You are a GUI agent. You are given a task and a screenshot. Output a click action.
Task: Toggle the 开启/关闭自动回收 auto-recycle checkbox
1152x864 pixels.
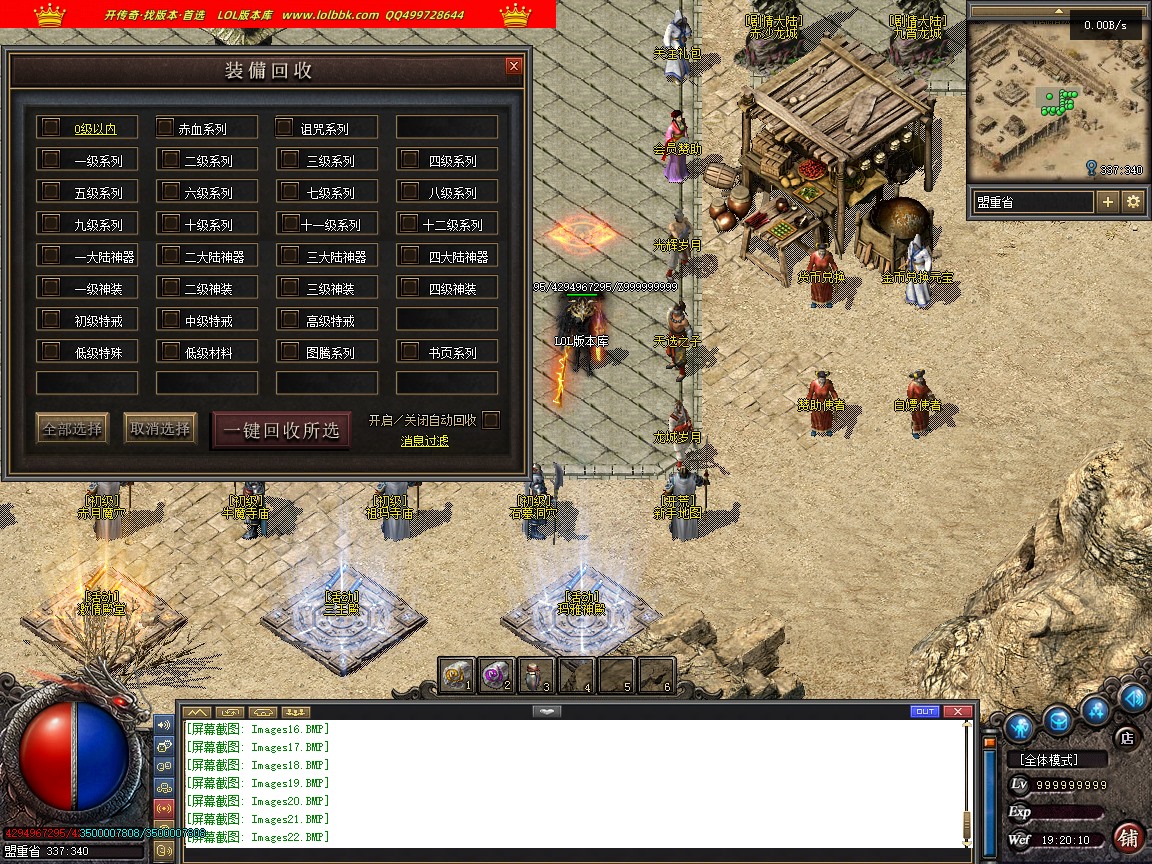click(491, 420)
